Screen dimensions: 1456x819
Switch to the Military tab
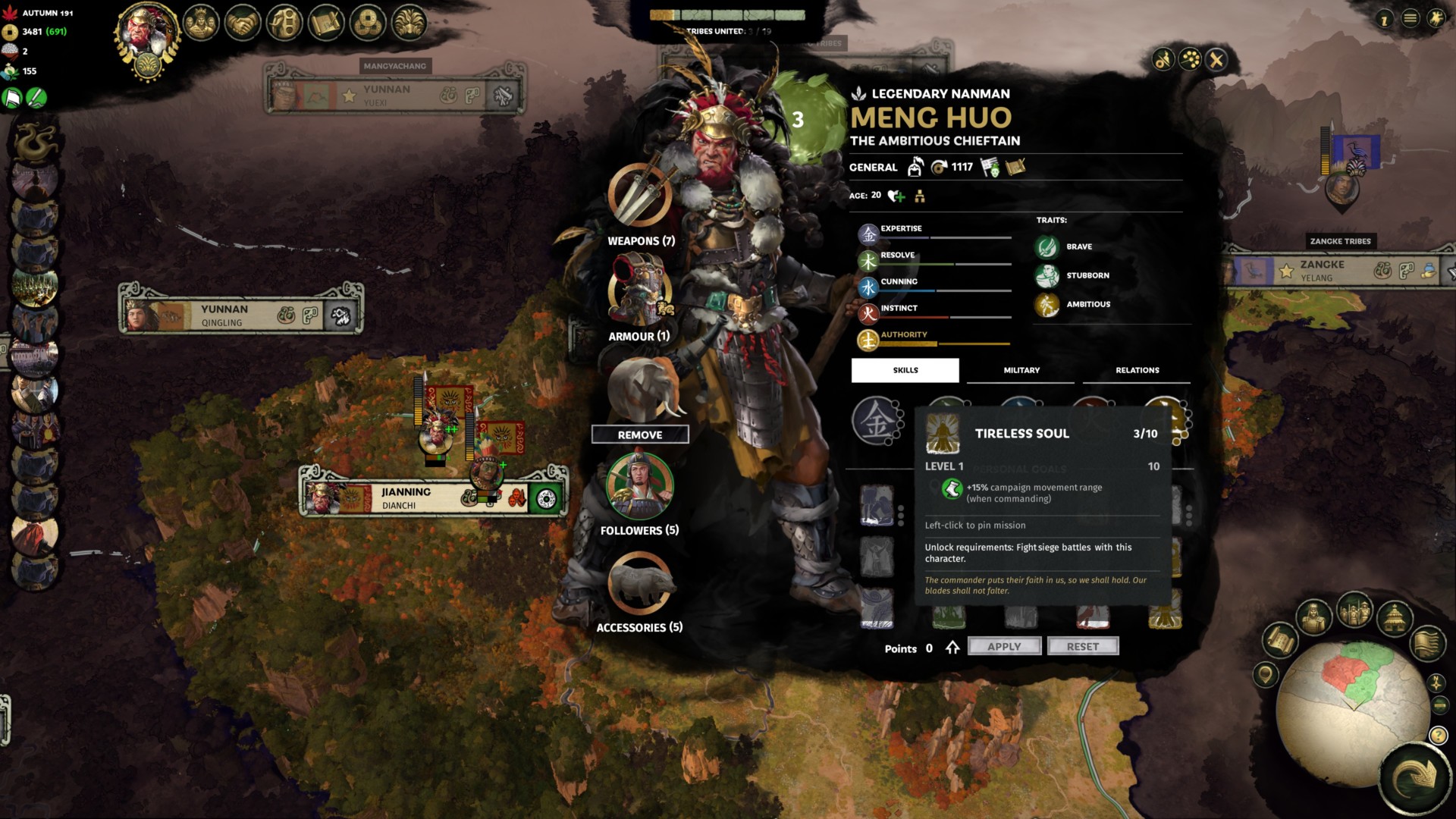(1021, 370)
